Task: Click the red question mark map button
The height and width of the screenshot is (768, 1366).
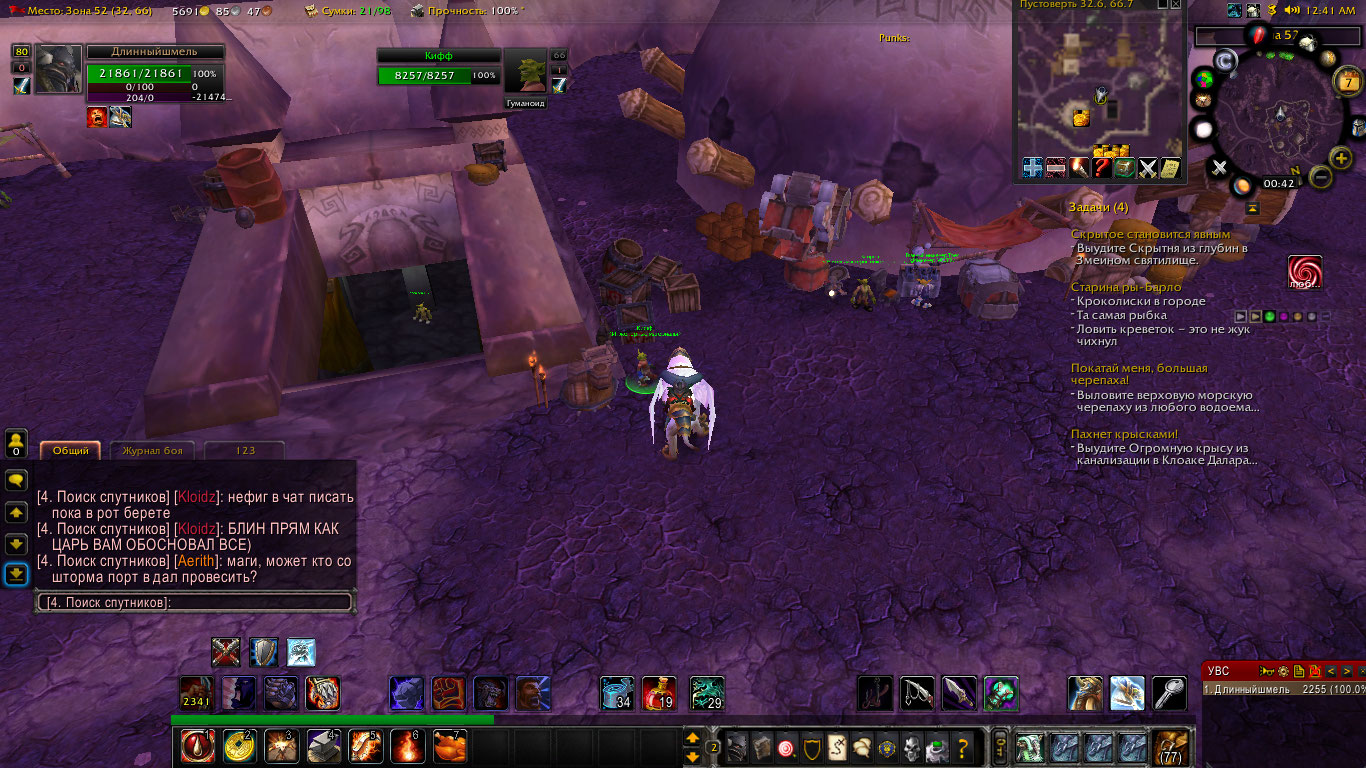Action: [1102, 168]
